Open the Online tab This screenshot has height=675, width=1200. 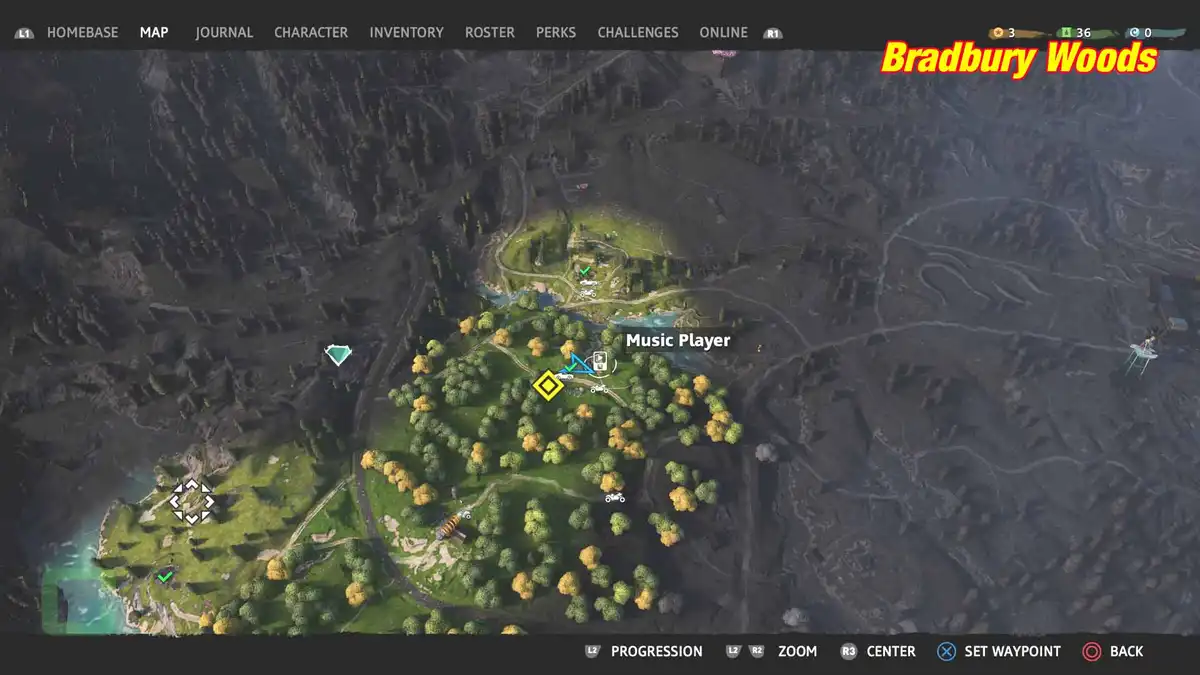(x=723, y=32)
